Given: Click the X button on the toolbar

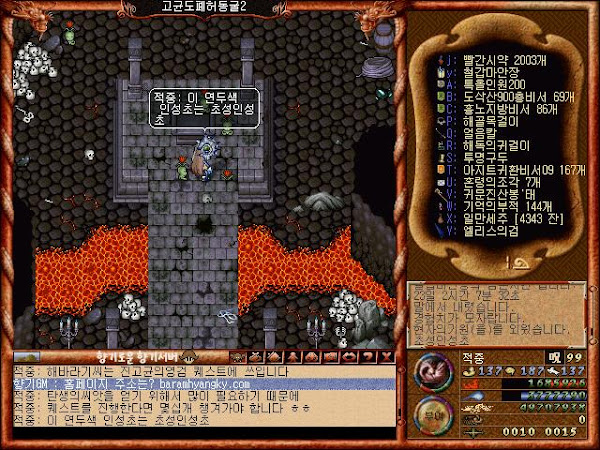Looking at the screenshot, I should click(385, 356).
